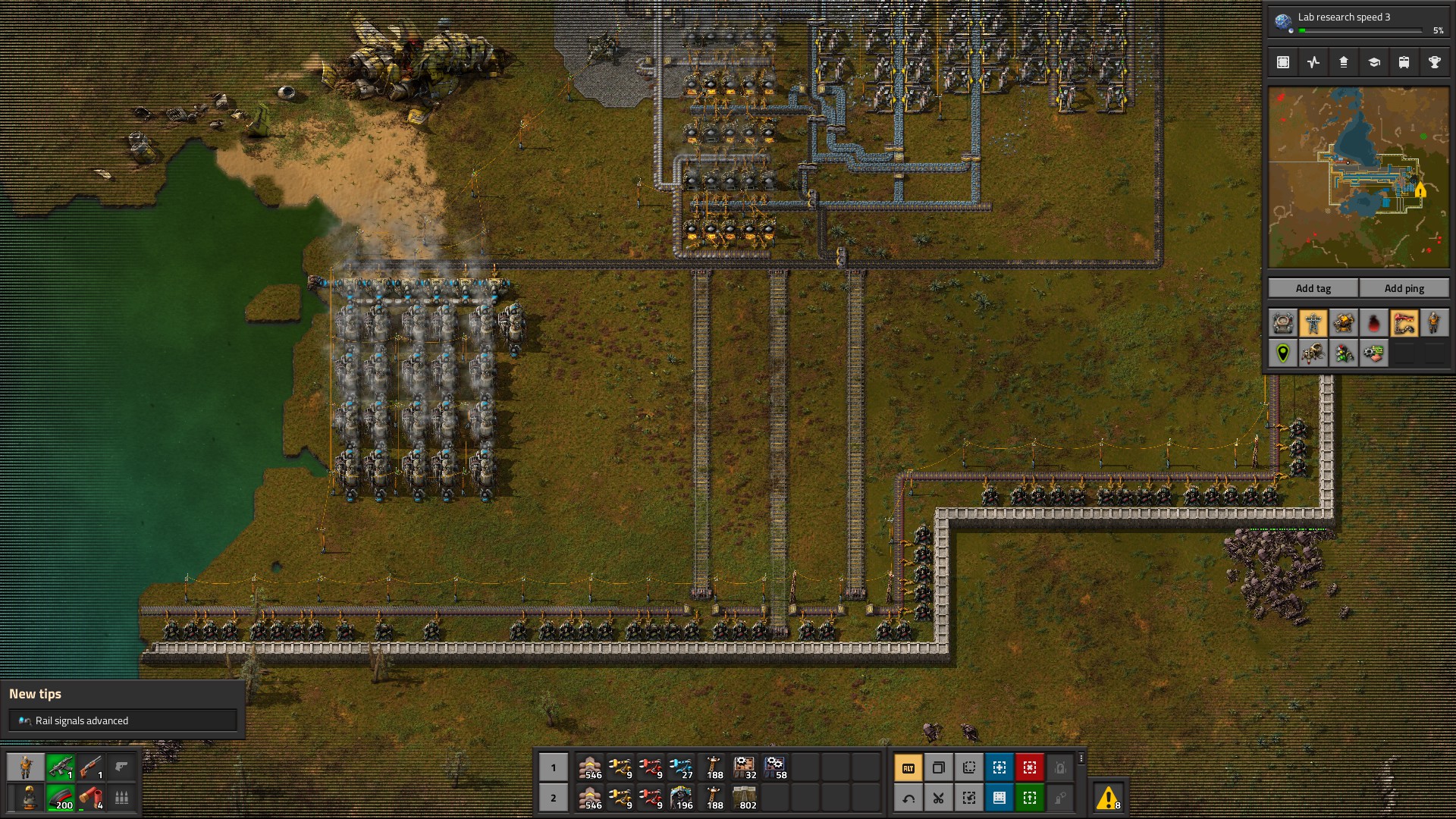Open the achievements trophy button
Image resolution: width=1456 pixels, height=819 pixels.
[x=1434, y=62]
